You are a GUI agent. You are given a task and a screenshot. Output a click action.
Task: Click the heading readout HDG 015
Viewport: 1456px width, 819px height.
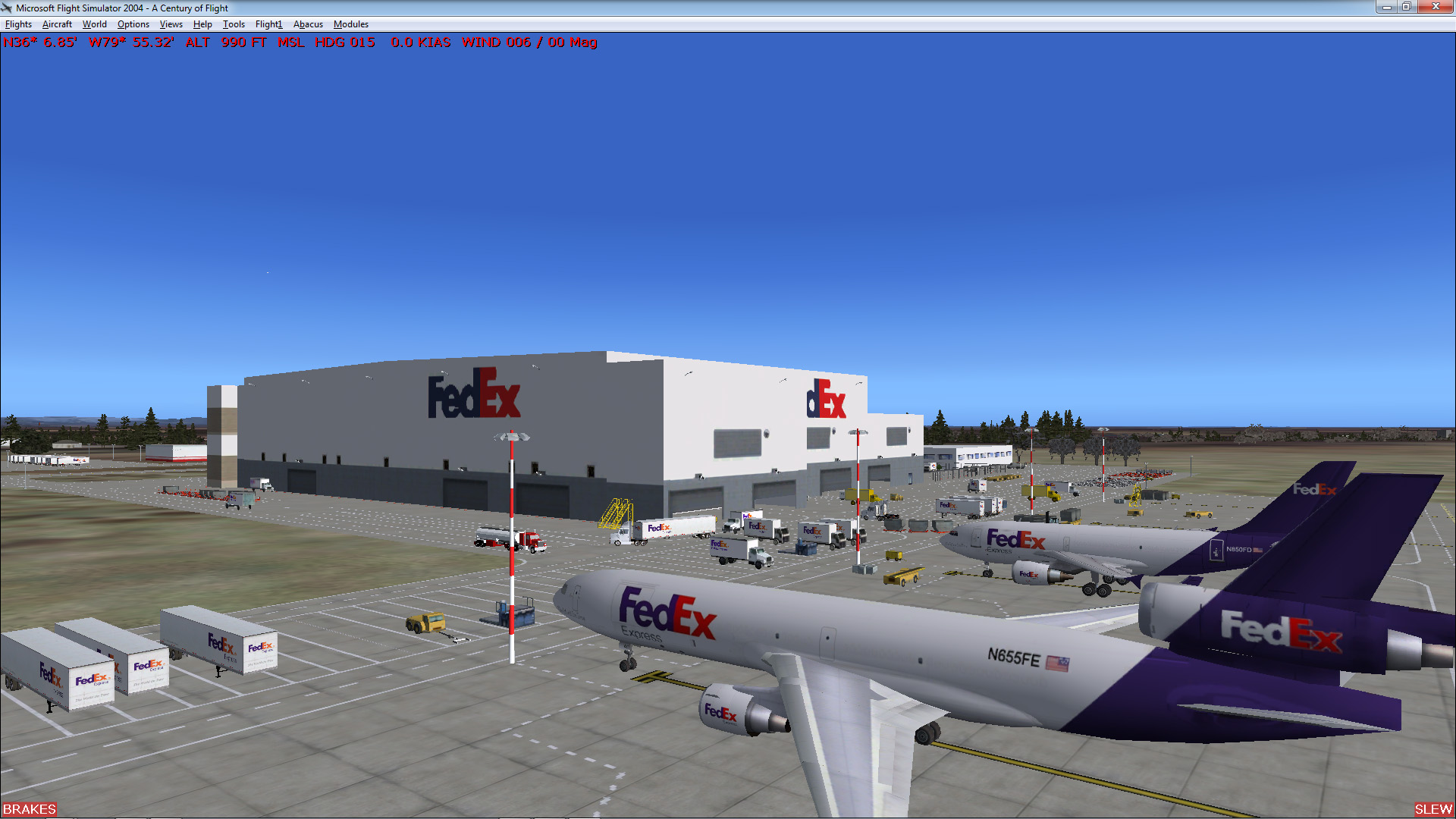pyautogui.click(x=346, y=43)
